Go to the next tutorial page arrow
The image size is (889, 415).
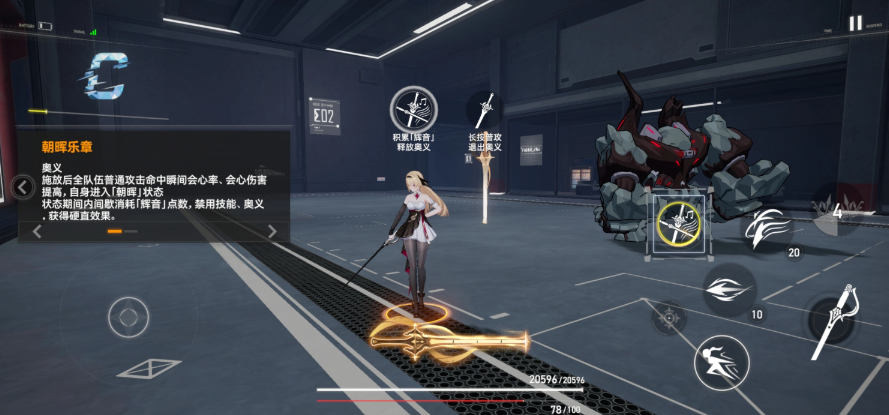[x=272, y=231]
